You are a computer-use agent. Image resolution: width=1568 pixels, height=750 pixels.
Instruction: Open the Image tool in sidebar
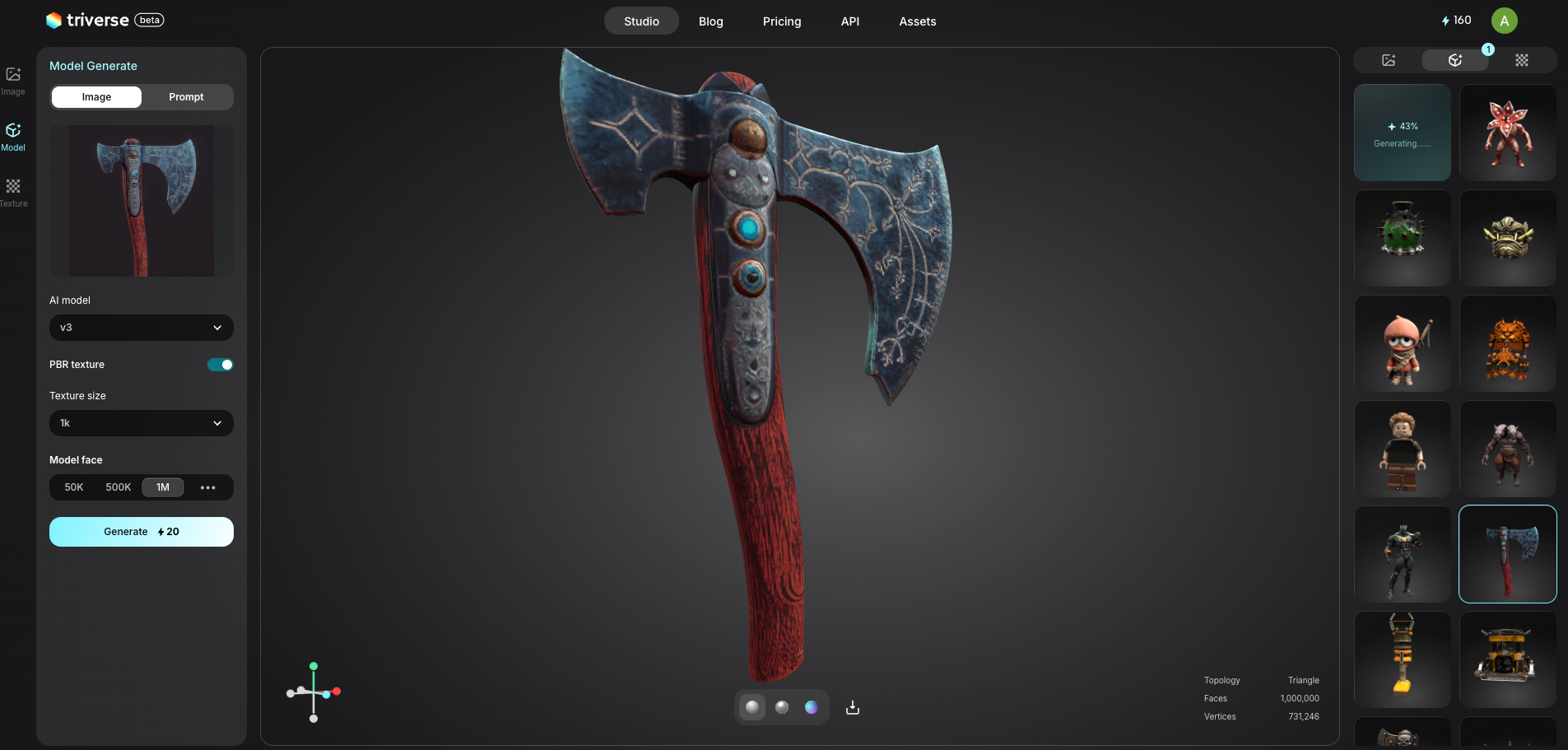pos(13,81)
